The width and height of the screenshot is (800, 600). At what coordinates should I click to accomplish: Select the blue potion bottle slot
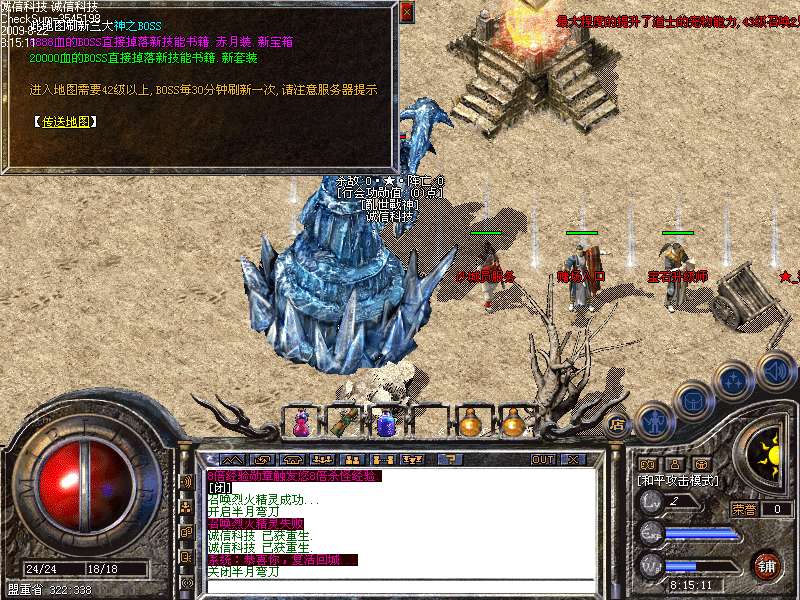[385, 424]
